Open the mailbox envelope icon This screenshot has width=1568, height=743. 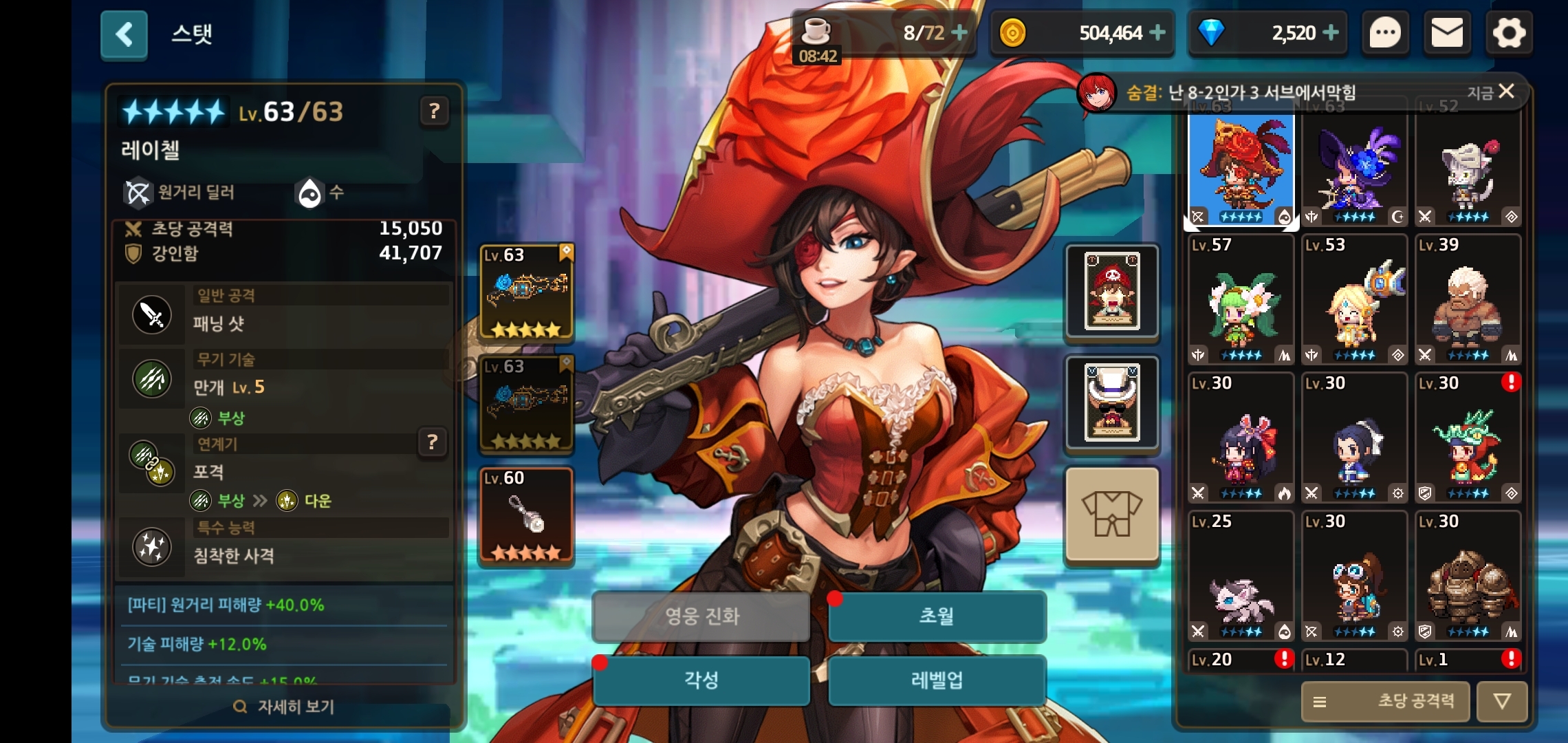[x=1447, y=33]
